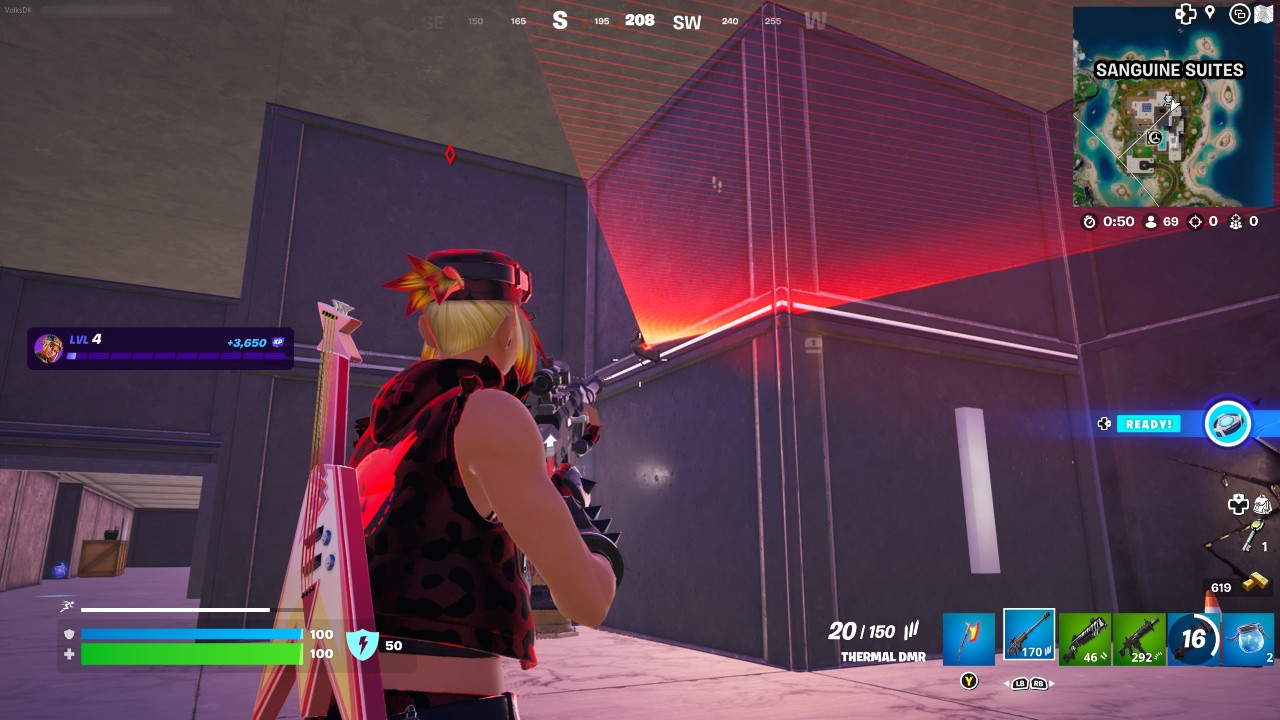
Task: Click the stopwatch timer icon showing 0:50
Action: [x=1090, y=222]
